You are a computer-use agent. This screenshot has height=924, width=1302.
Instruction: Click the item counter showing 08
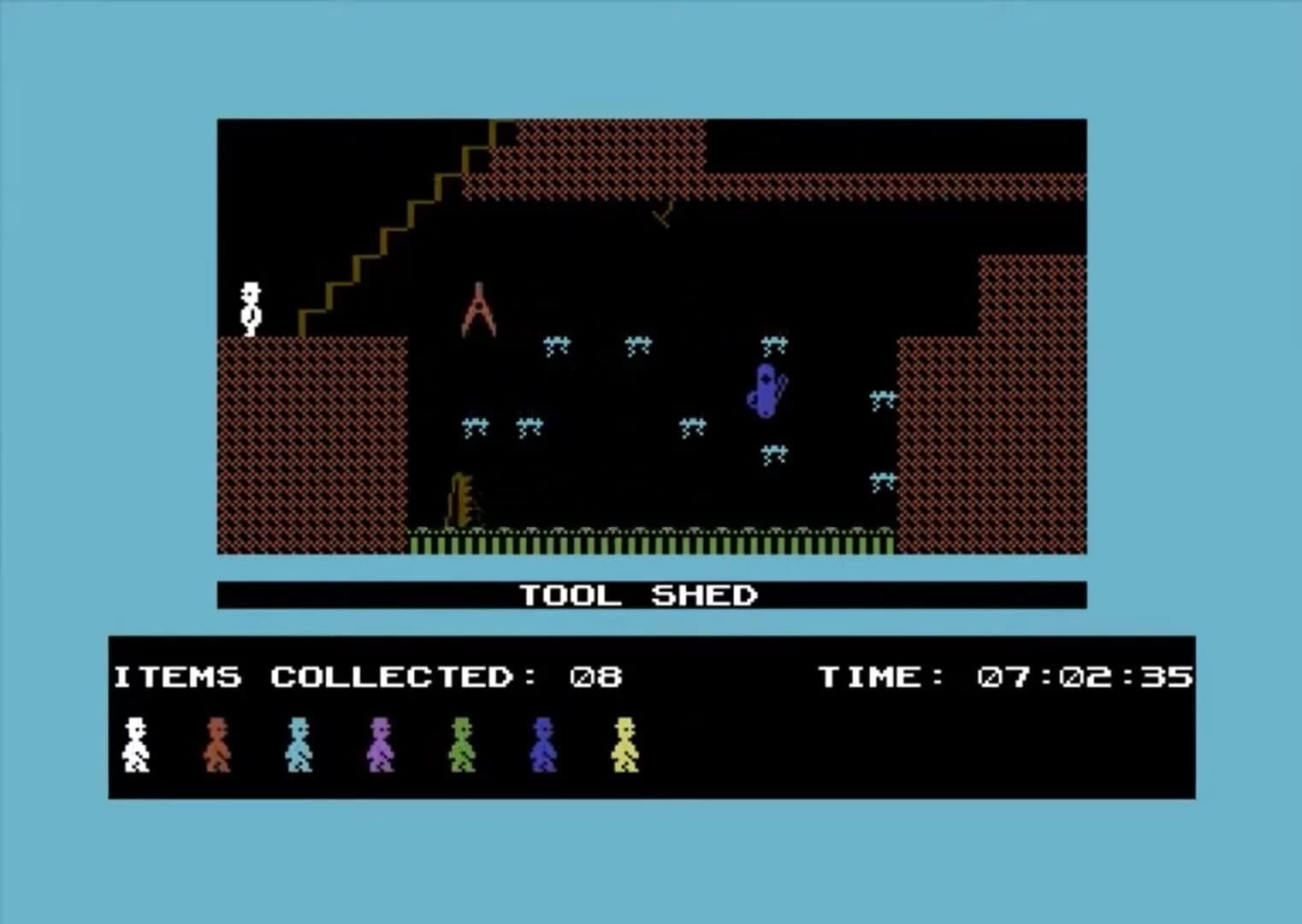[x=597, y=676]
